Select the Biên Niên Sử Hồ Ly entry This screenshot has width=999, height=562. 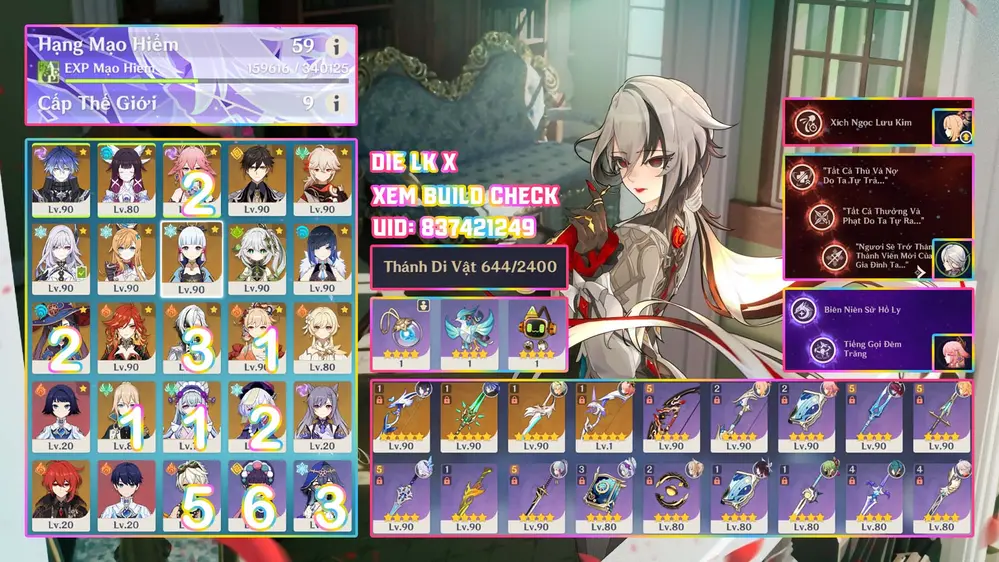(x=860, y=311)
